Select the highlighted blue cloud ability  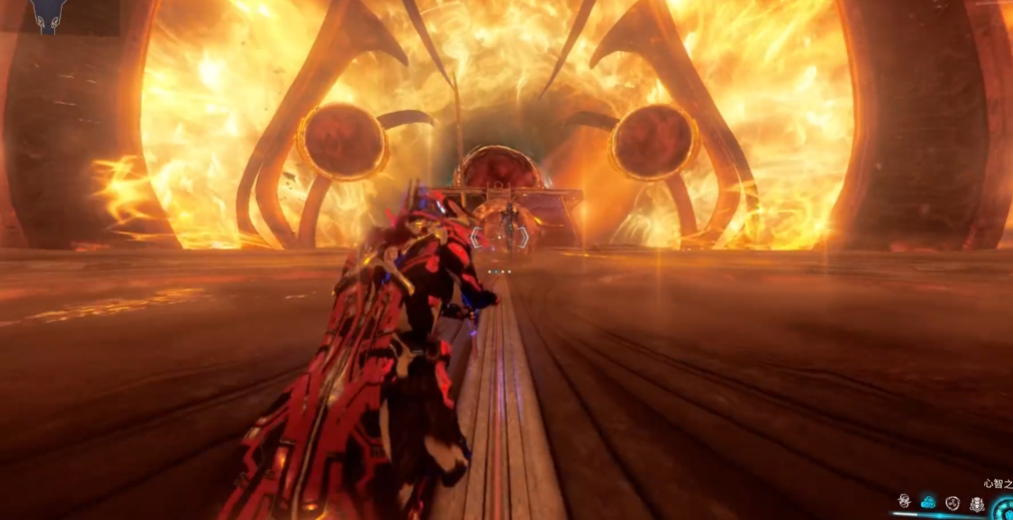(x=928, y=501)
